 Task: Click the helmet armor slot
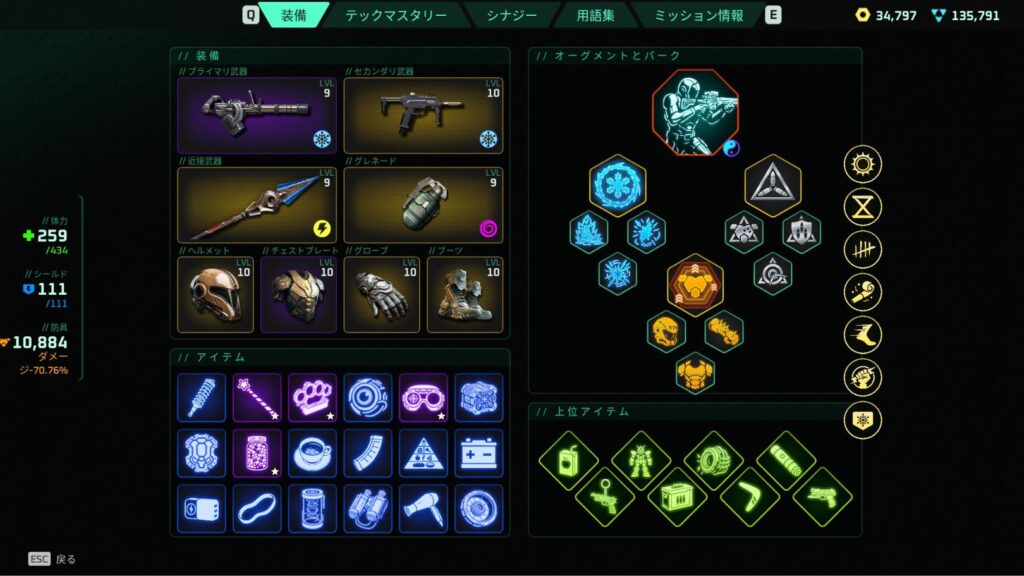point(215,295)
